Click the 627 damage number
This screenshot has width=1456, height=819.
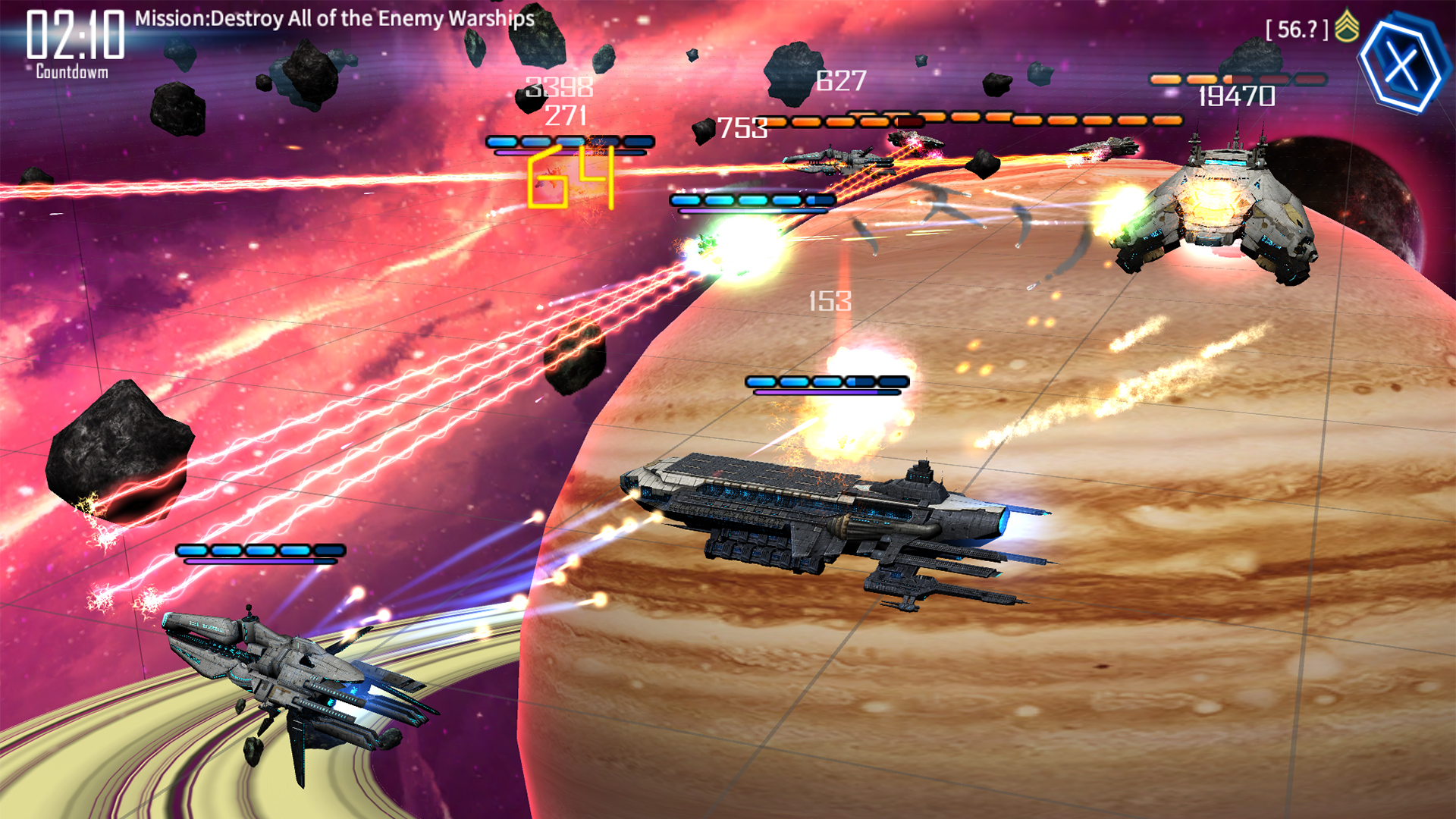[839, 80]
